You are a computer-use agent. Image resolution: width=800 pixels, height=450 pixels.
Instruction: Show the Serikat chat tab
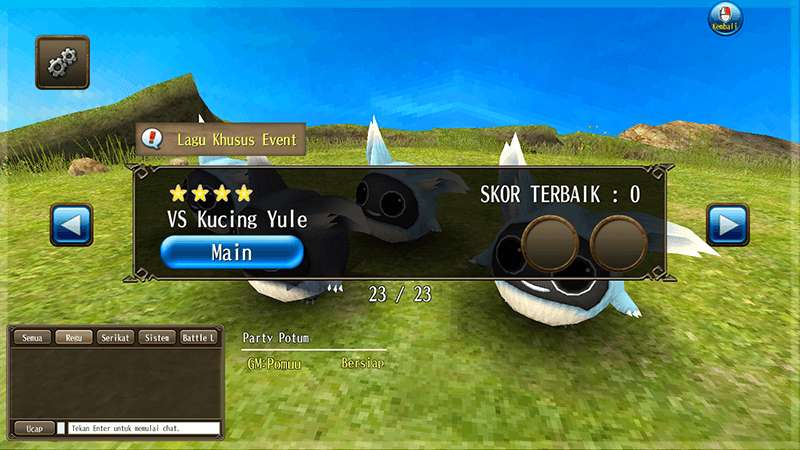(114, 338)
